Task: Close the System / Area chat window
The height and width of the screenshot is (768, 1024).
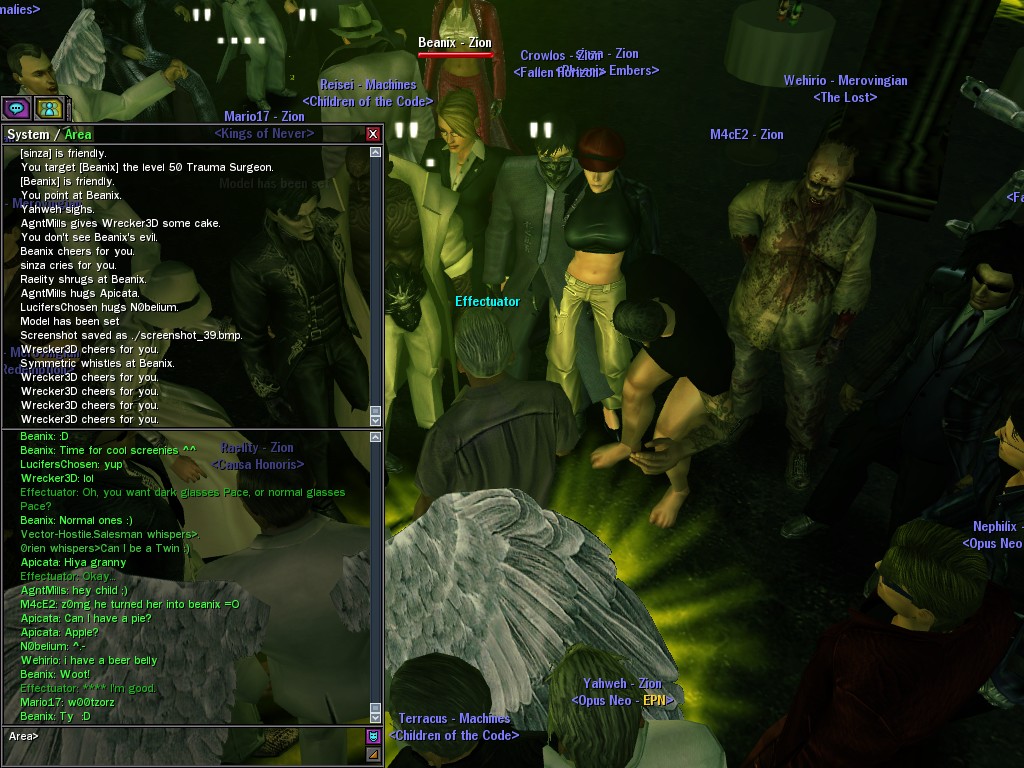Action: (x=373, y=134)
